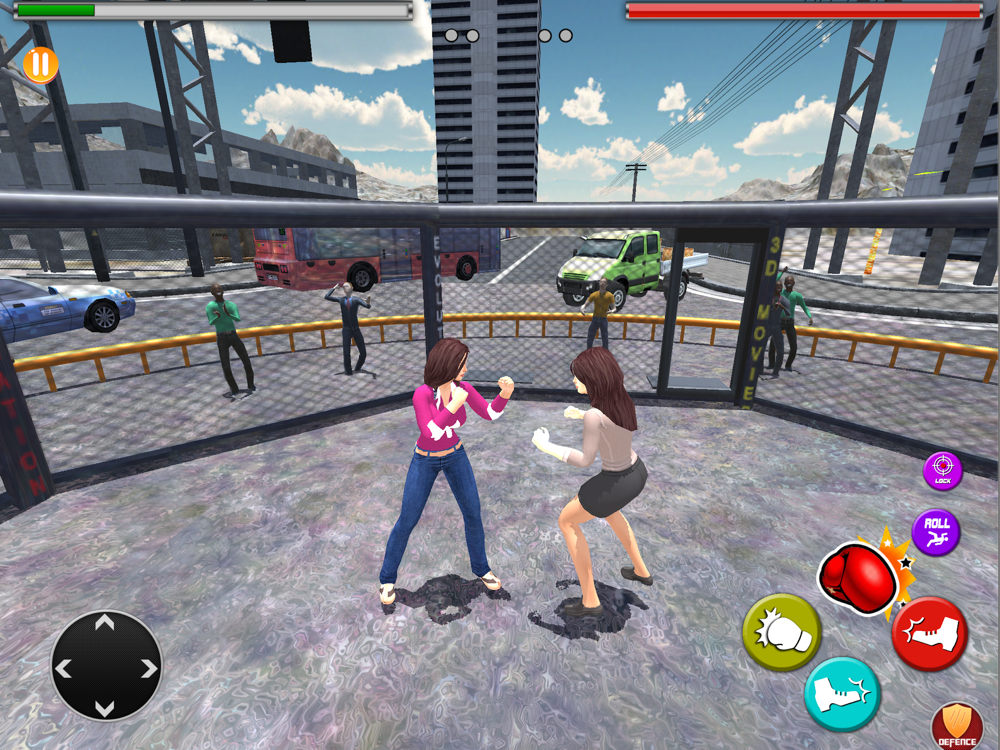Tap the teal kick button
1000x750 pixels.
click(842, 694)
